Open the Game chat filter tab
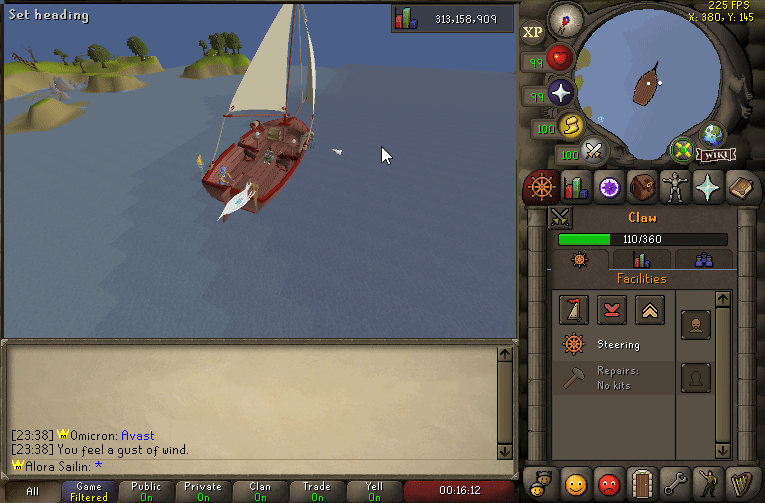 point(89,491)
